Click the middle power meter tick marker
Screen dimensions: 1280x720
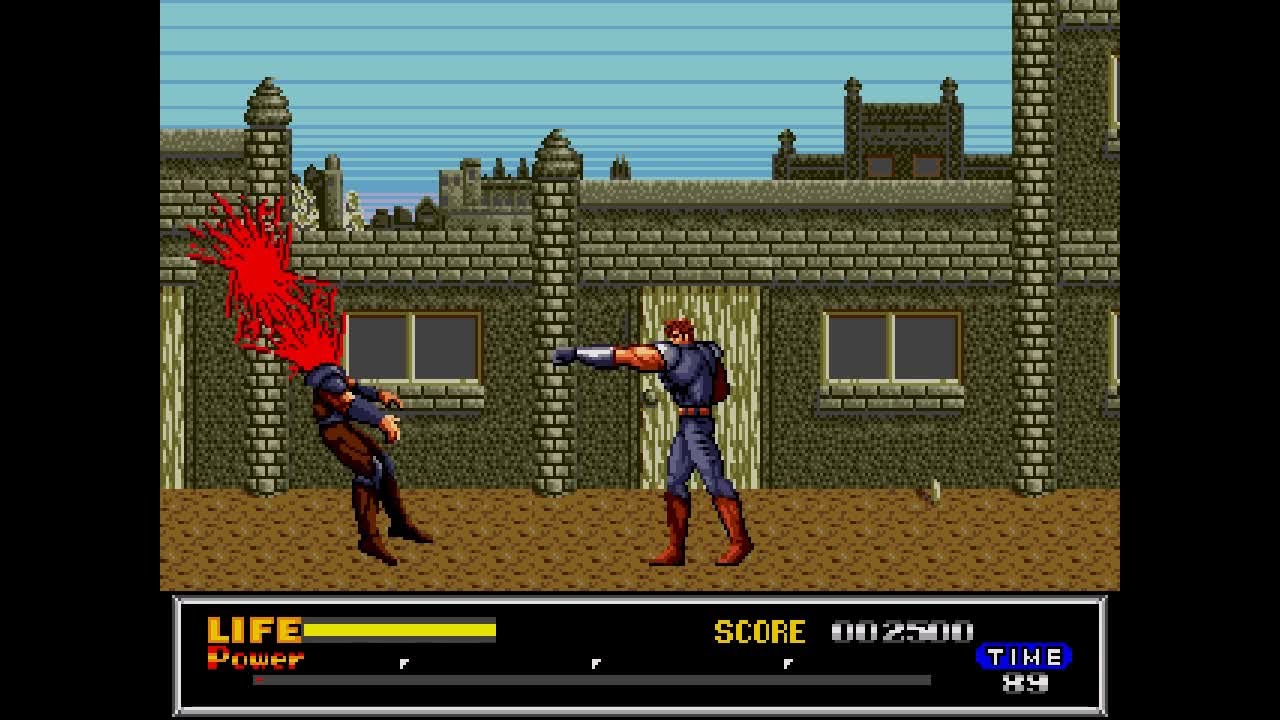(x=597, y=662)
